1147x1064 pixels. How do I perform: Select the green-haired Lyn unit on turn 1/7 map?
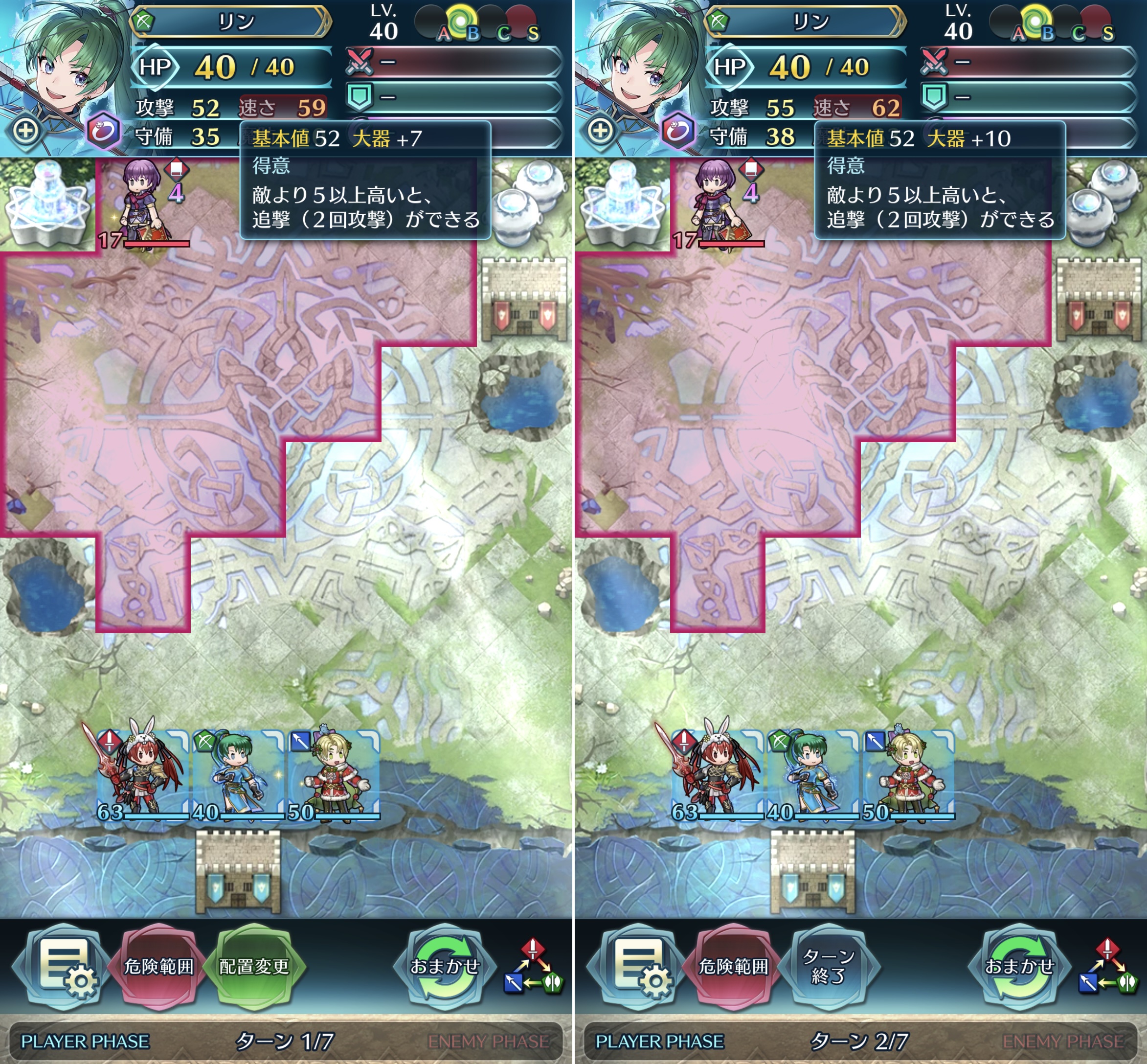point(237,774)
